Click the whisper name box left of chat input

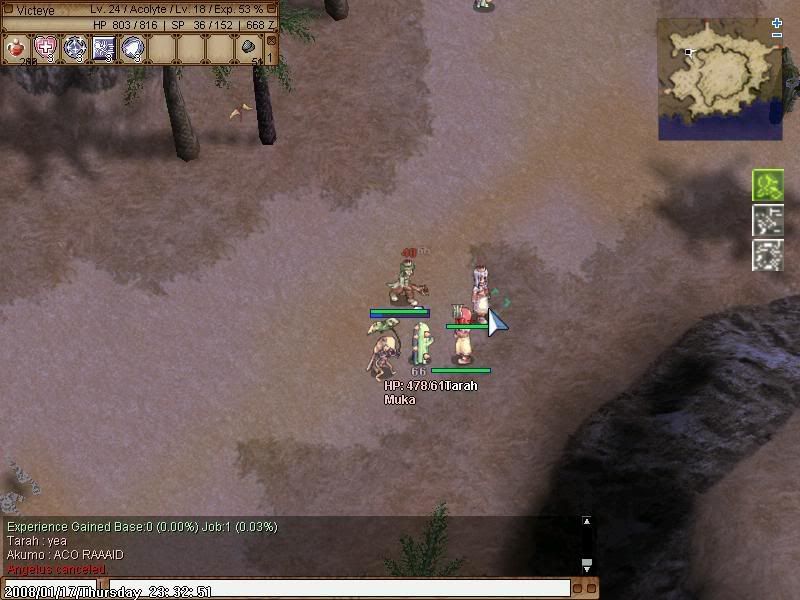coord(50,589)
